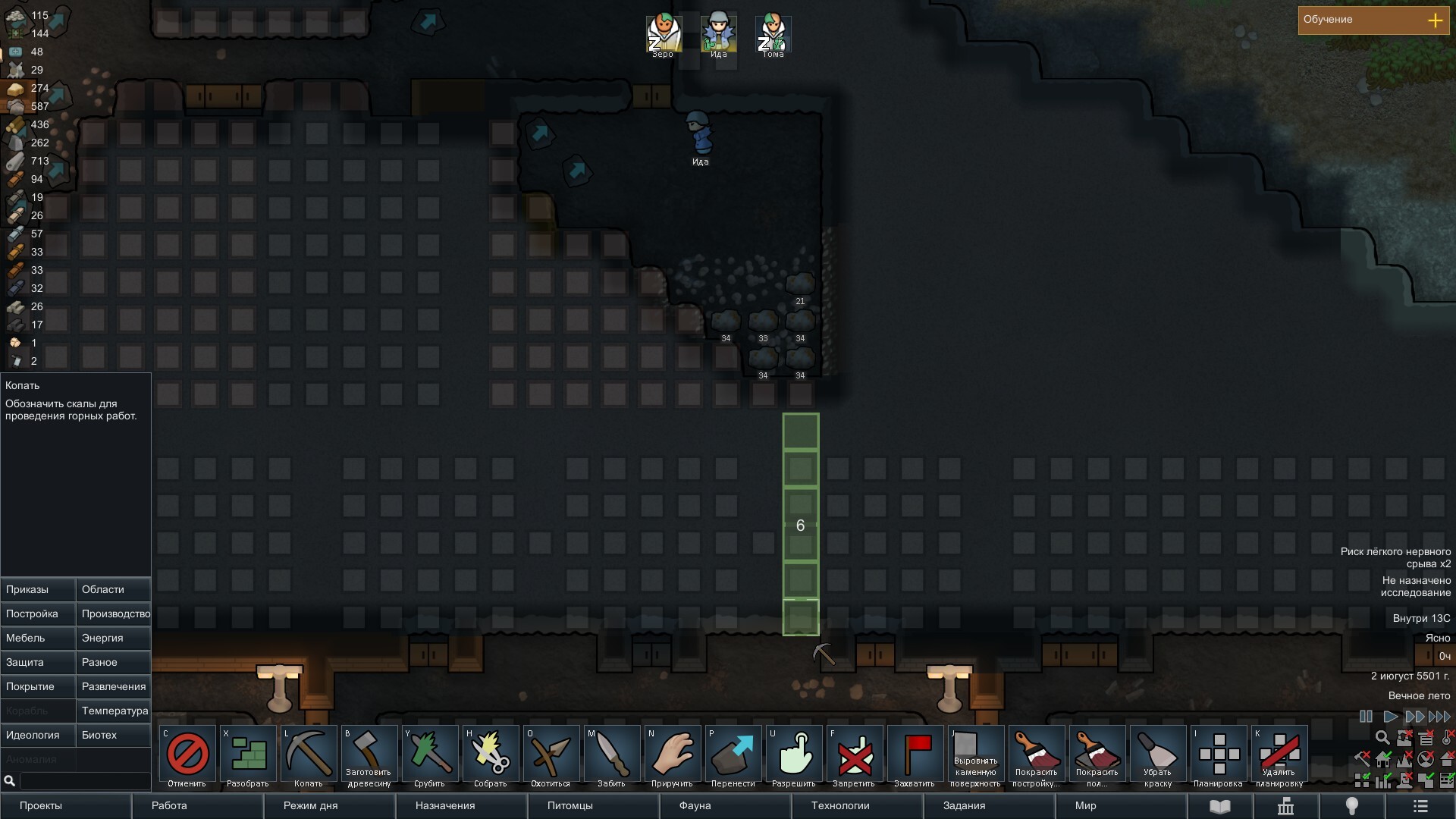This screenshot has height=819, width=1456.
Task: Expand the Обучение tutorial panel
Action: [1435, 20]
